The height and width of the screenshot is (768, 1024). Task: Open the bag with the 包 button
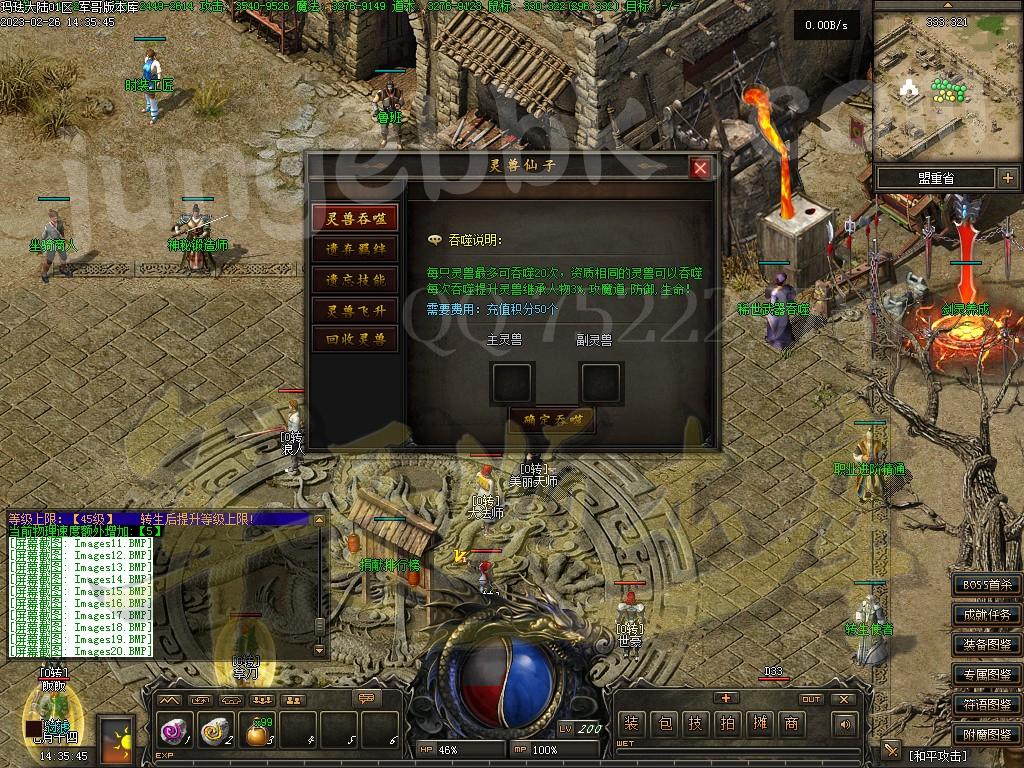pyautogui.click(x=664, y=724)
